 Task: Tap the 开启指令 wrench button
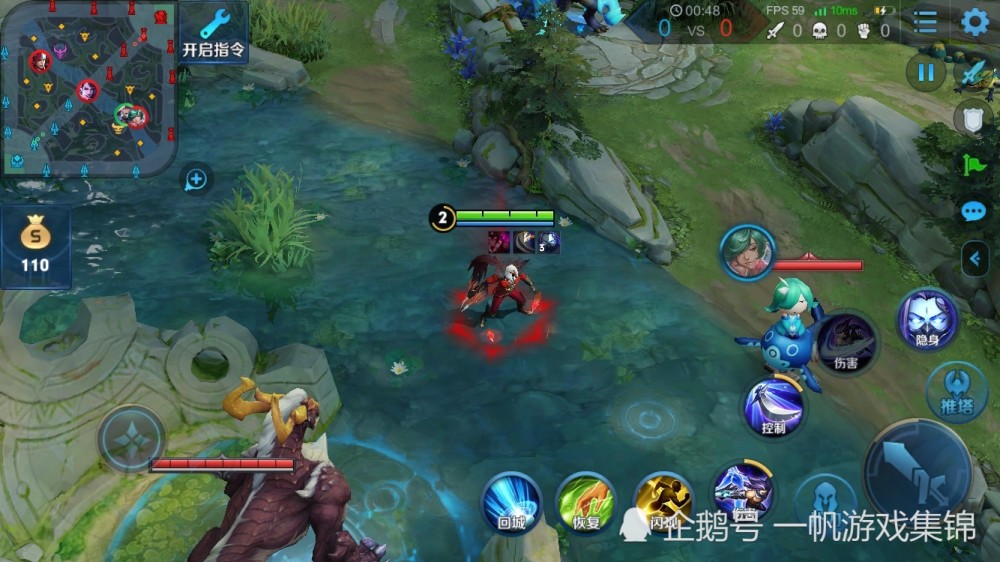point(213,31)
